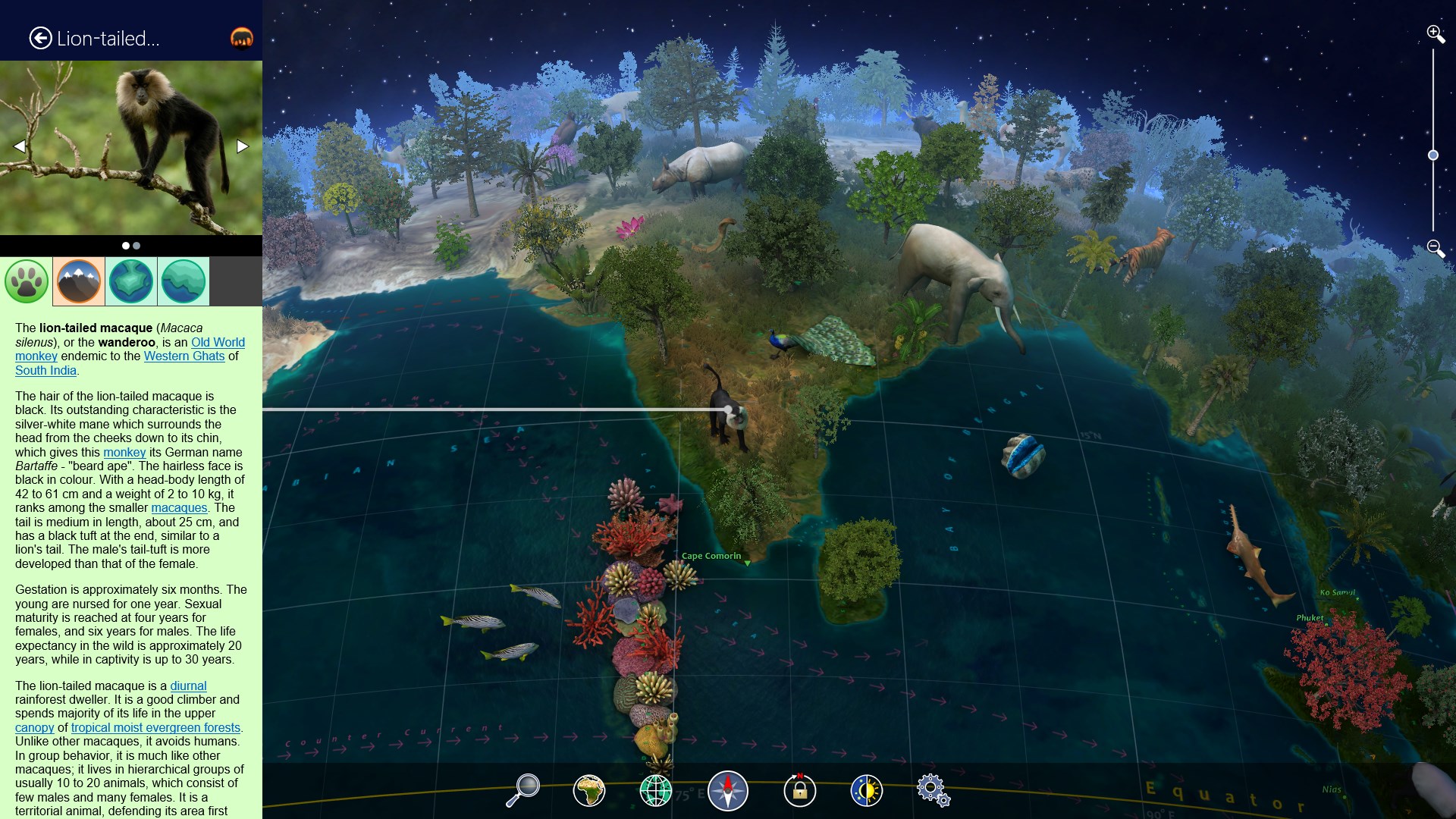Toggle day and night lighting mode
This screenshot has height=819, width=1456.
(867, 789)
